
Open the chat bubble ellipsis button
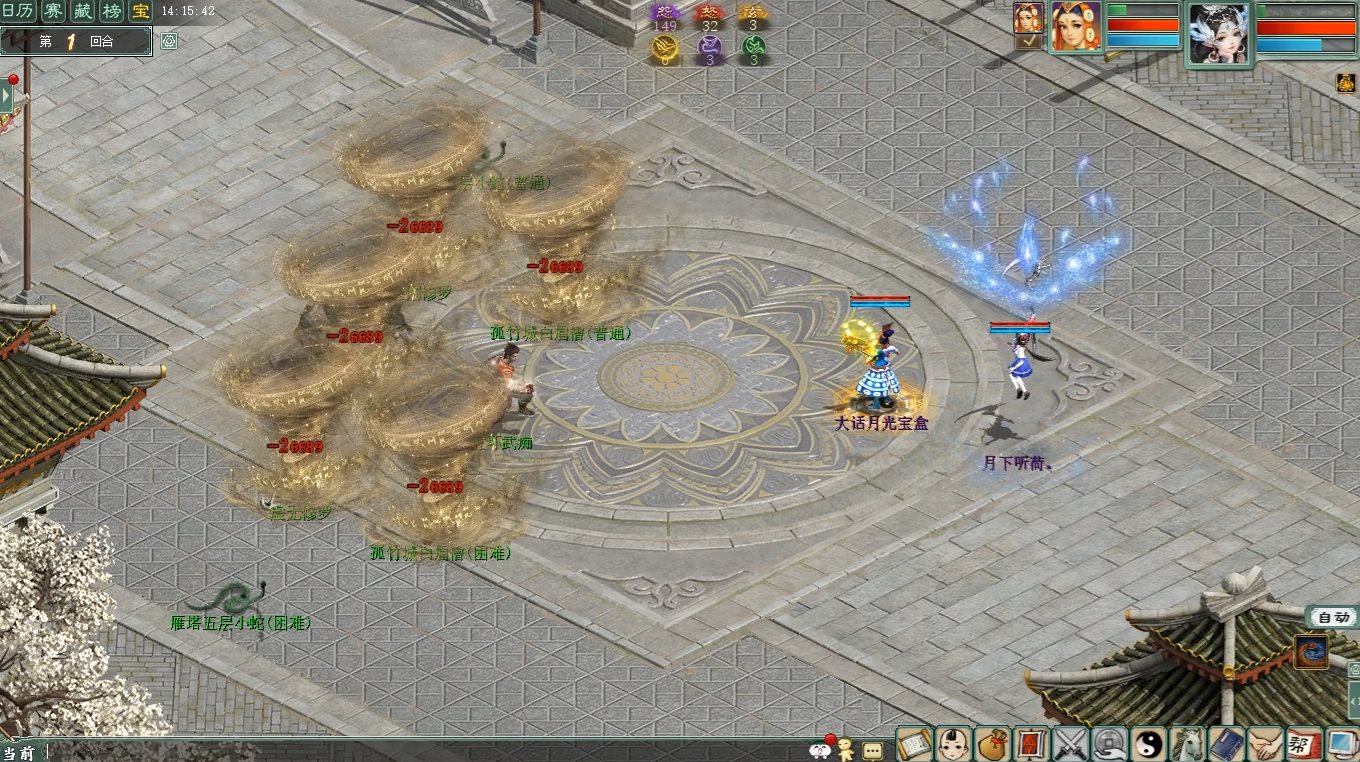(x=872, y=750)
